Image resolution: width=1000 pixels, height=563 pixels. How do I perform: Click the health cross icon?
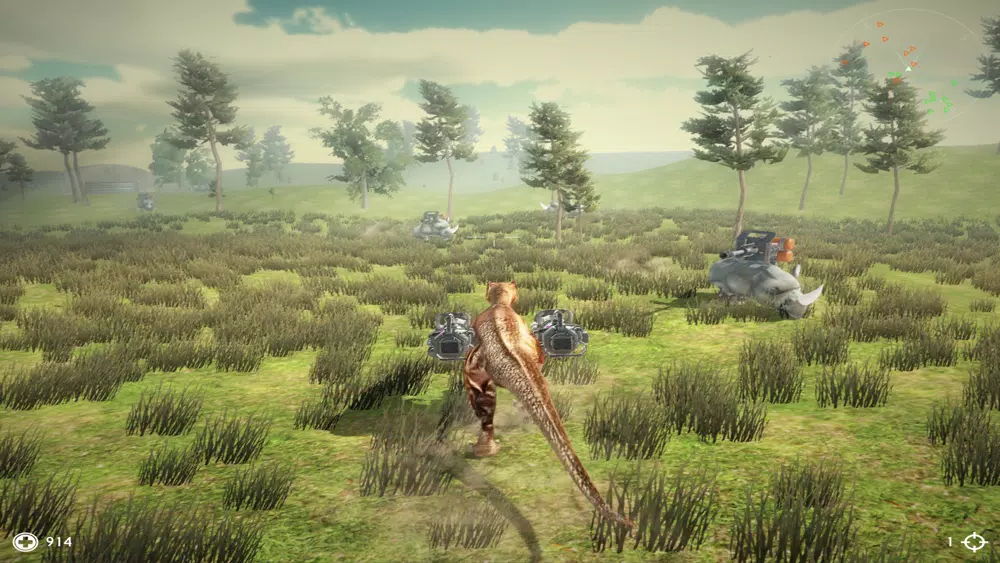[x=25, y=542]
